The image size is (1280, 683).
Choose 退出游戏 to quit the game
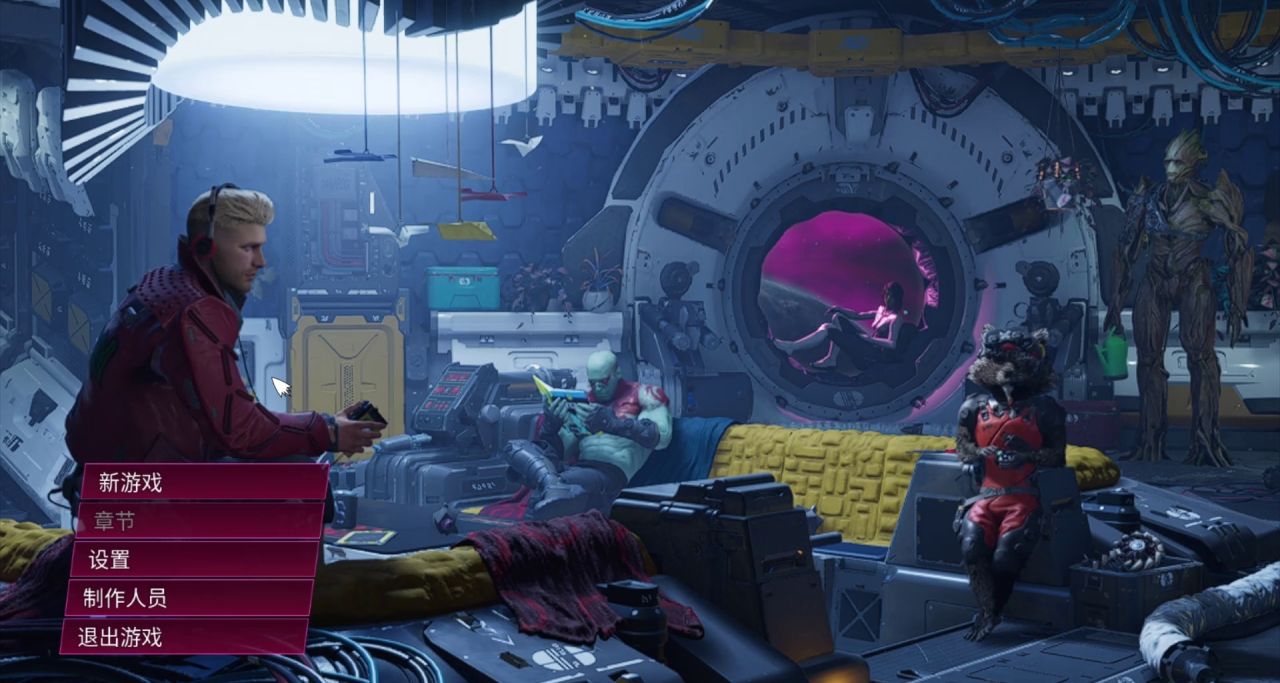(x=184, y=637)
